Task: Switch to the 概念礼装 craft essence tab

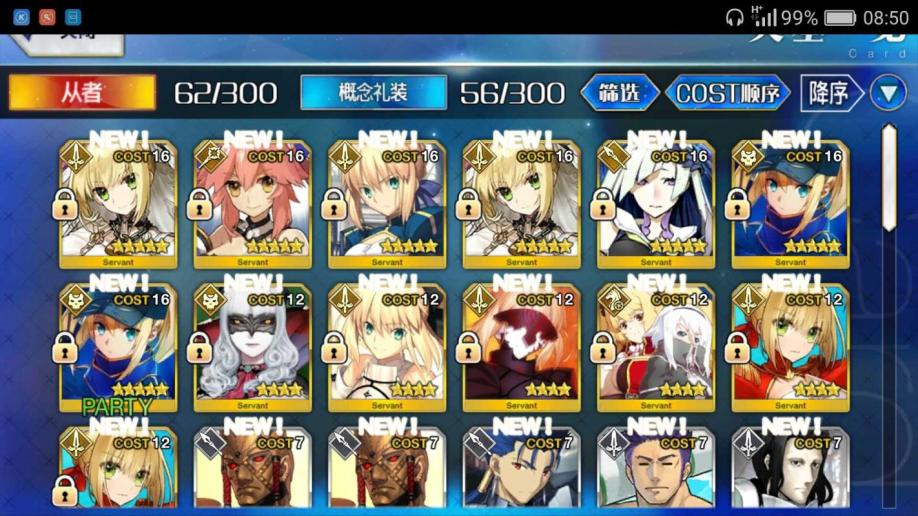Action: pos(373,93)
